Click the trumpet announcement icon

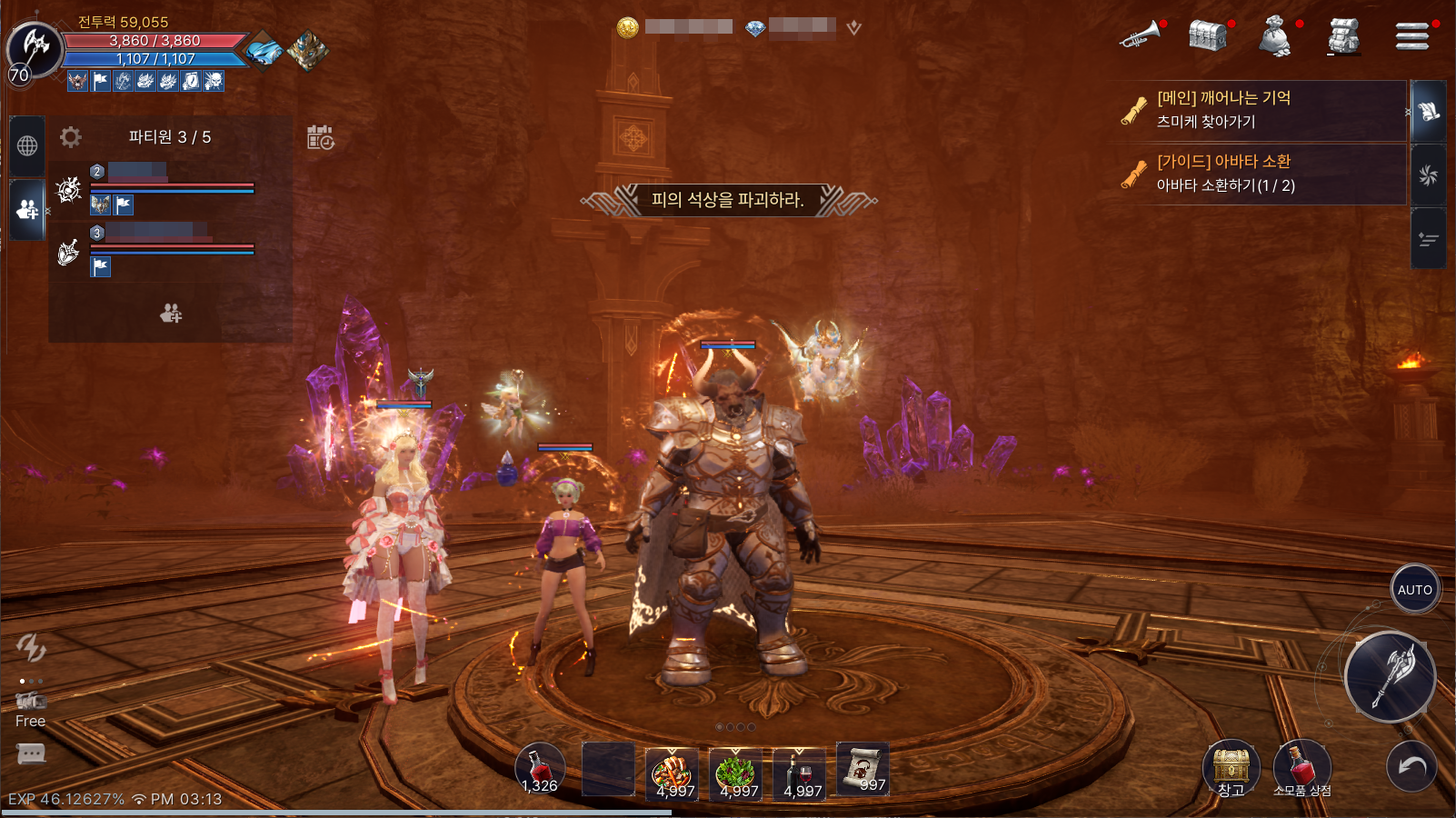1141,35
